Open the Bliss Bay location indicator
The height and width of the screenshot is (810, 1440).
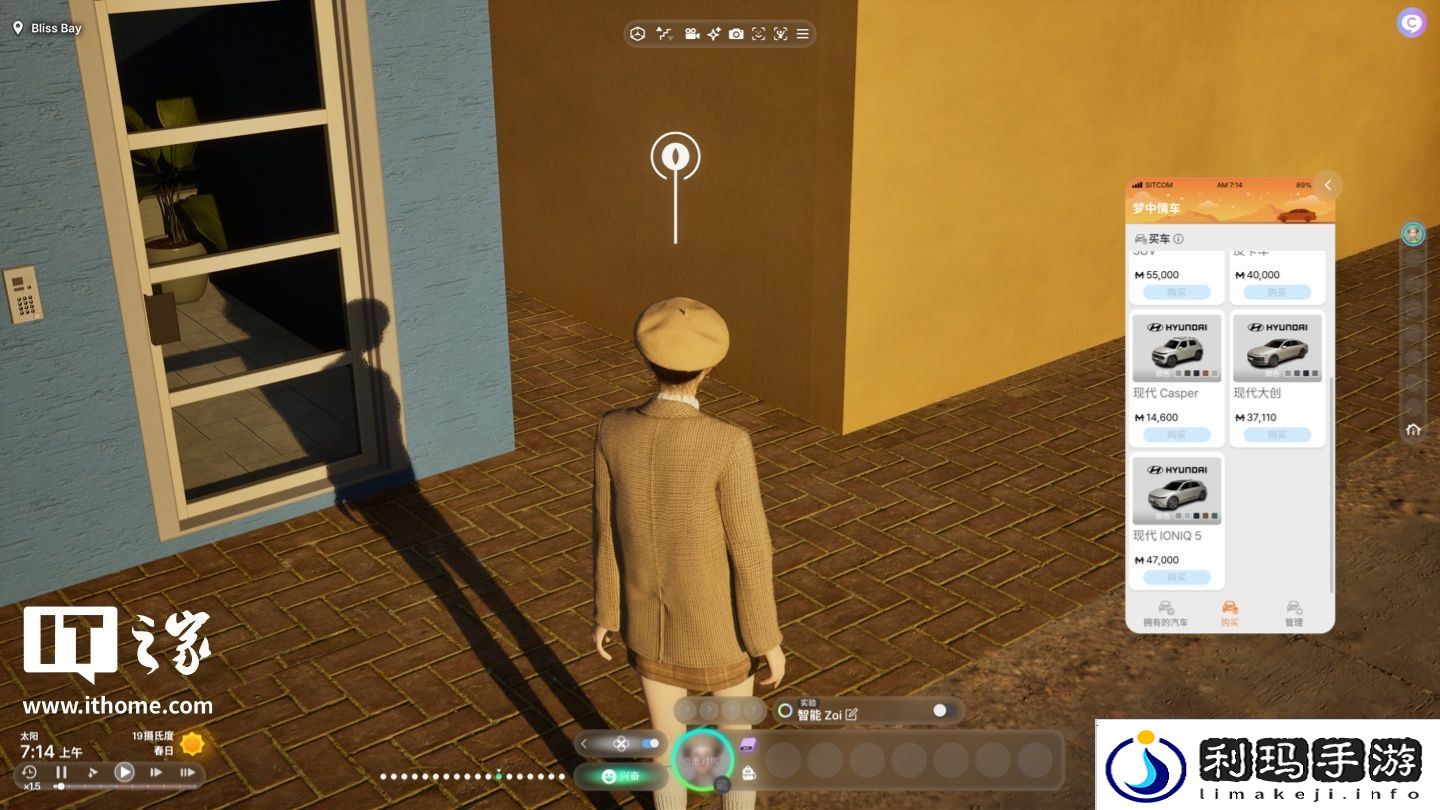tap(47, 28)
